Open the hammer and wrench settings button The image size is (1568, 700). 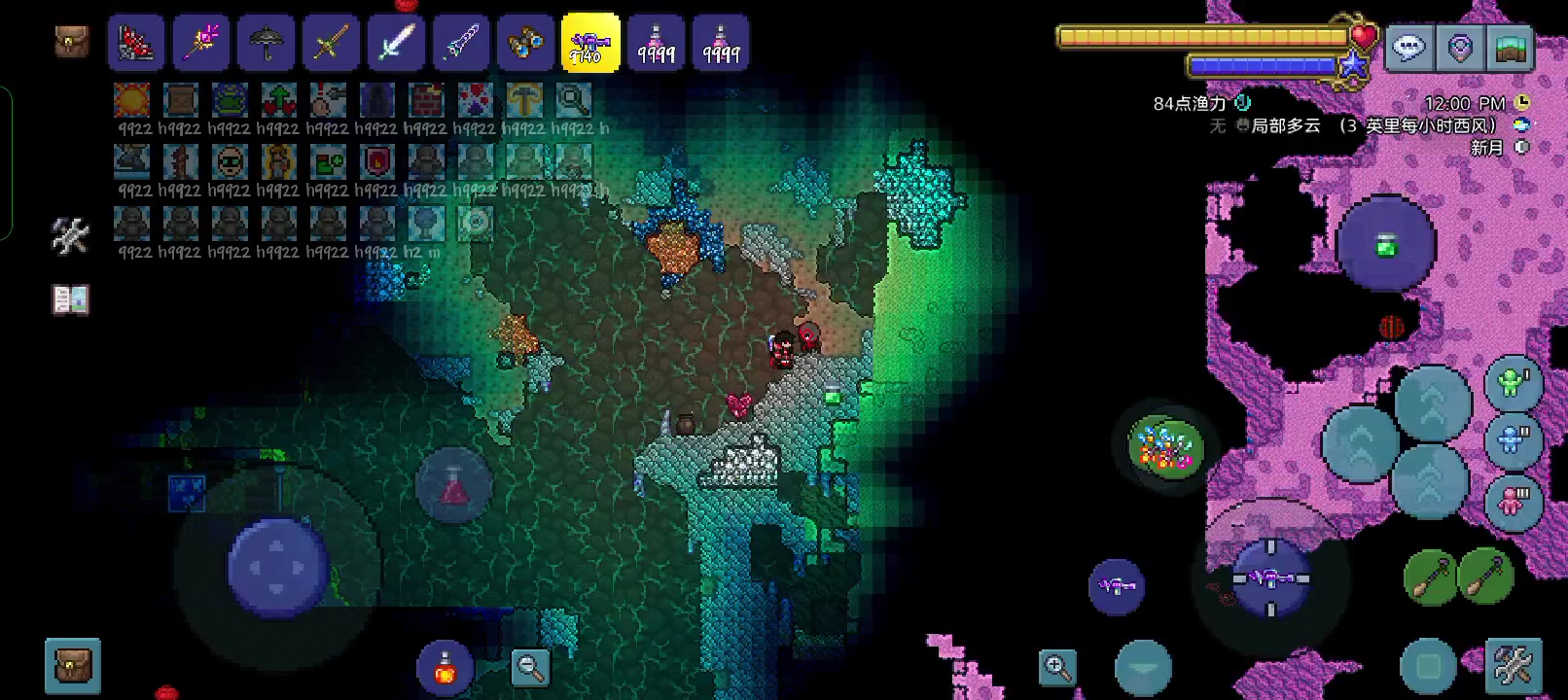[x=1513, y=667]
